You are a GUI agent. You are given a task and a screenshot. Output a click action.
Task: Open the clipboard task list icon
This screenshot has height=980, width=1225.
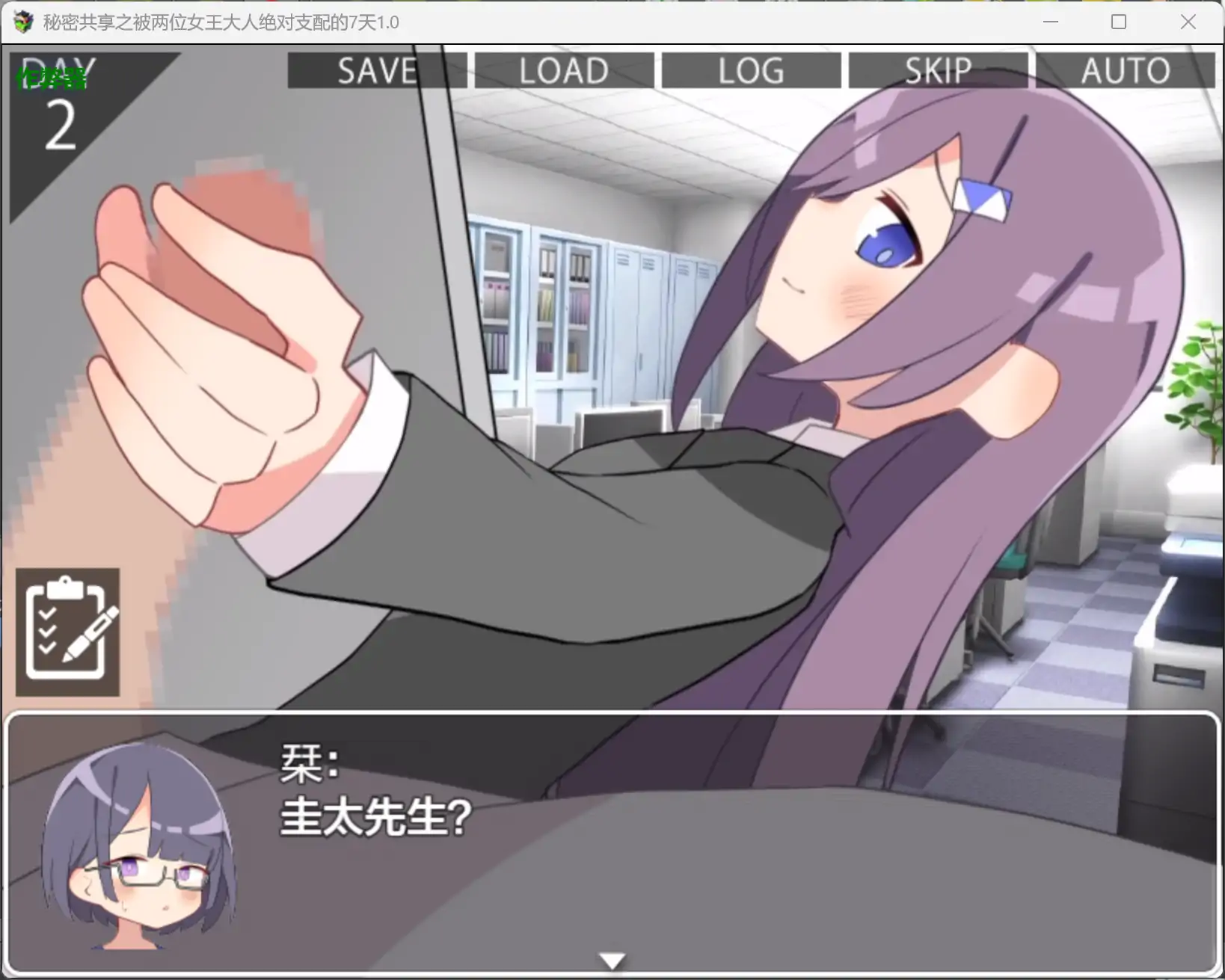pos(67,630)
